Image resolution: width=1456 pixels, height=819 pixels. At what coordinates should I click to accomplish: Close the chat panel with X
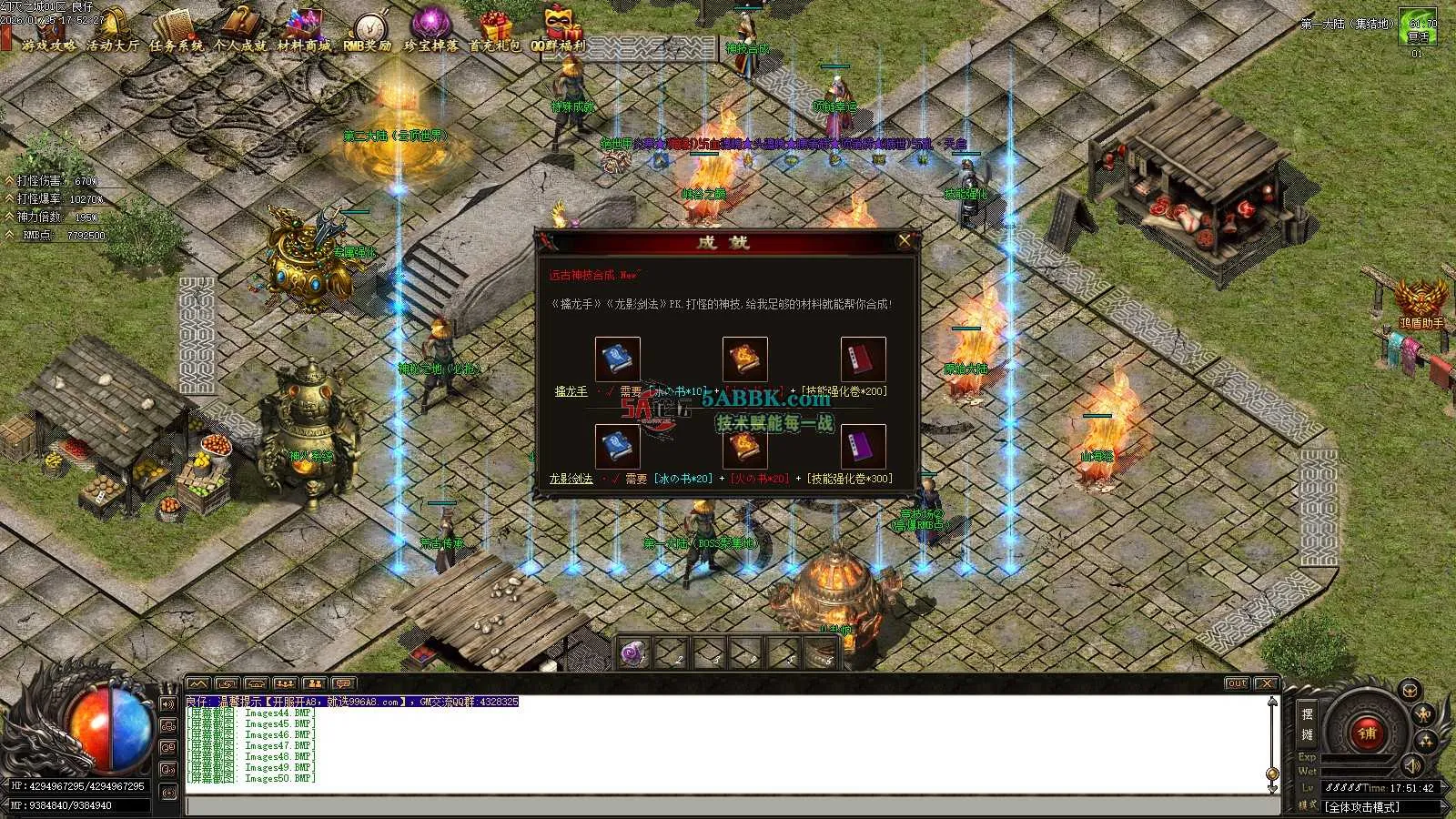pos(1266,683)
